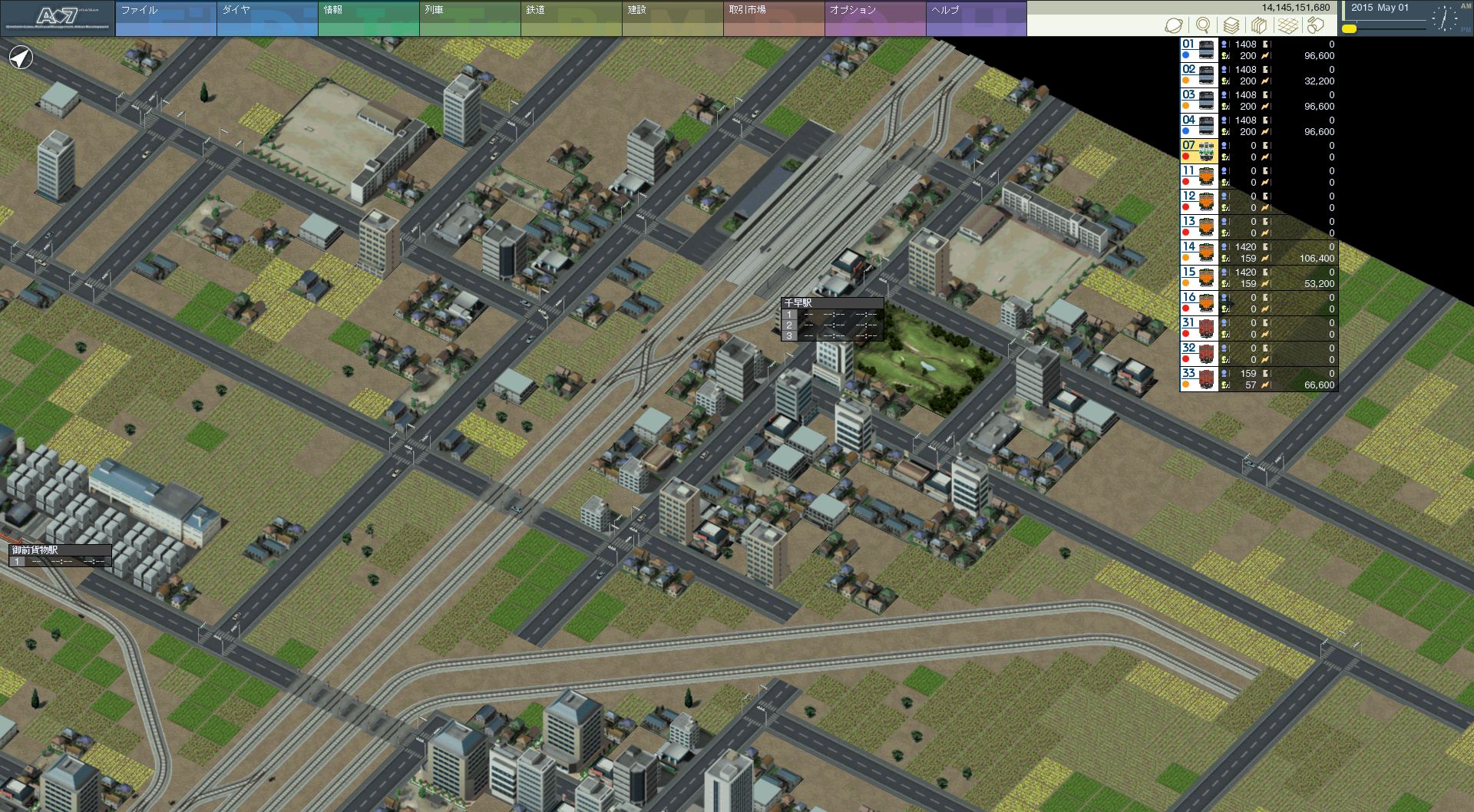Viewport: 1474px width, 812px height.
Task: Toggle the grid overlay icon
Action: click(x=1288, y=25)
